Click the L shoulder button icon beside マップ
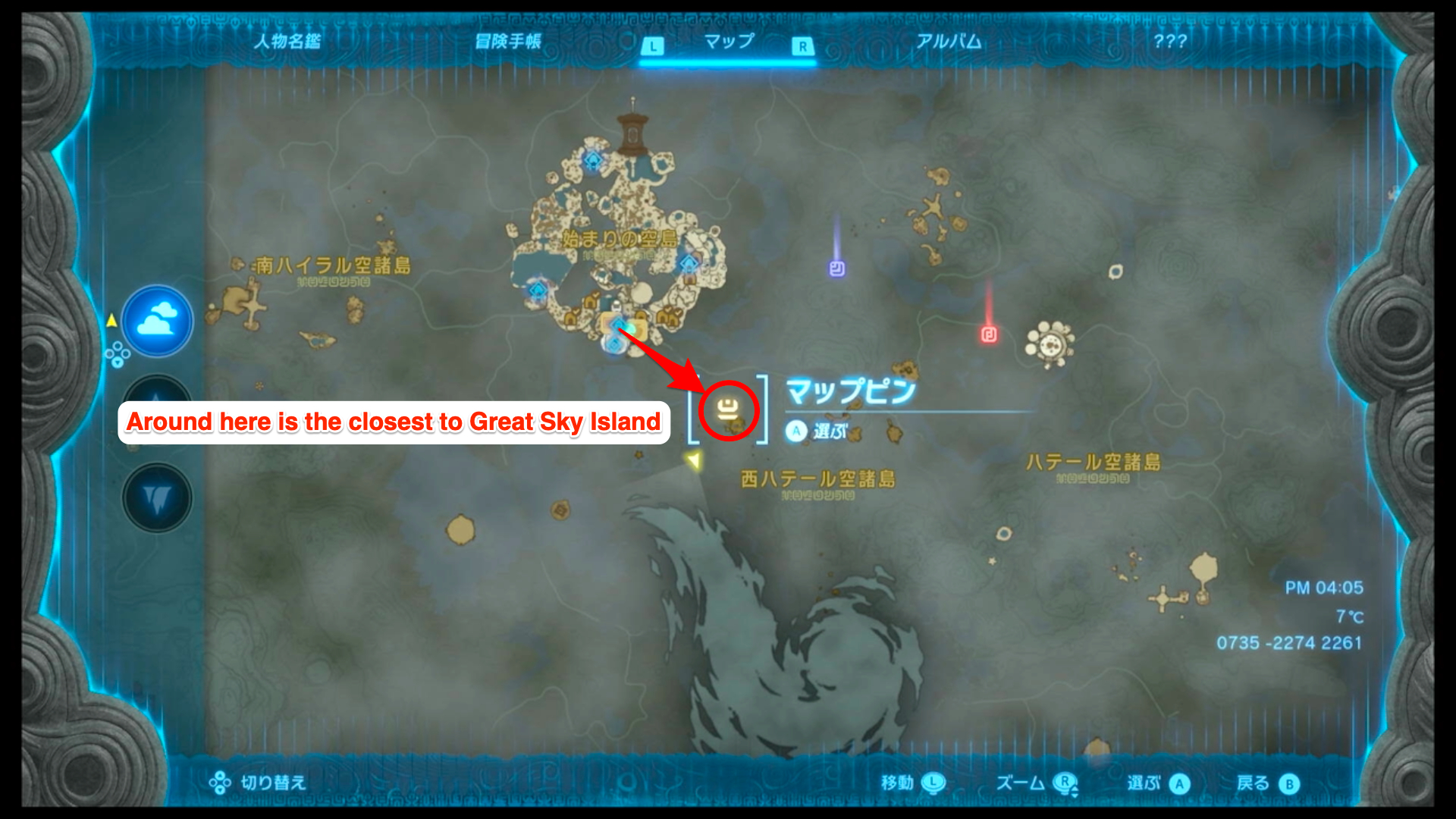Viewport: 1456px width, 819px height. [654, 45]
